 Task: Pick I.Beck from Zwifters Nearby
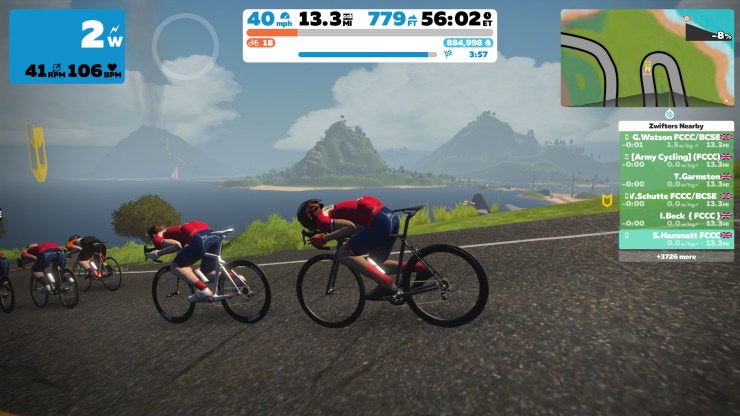[677, 219]
